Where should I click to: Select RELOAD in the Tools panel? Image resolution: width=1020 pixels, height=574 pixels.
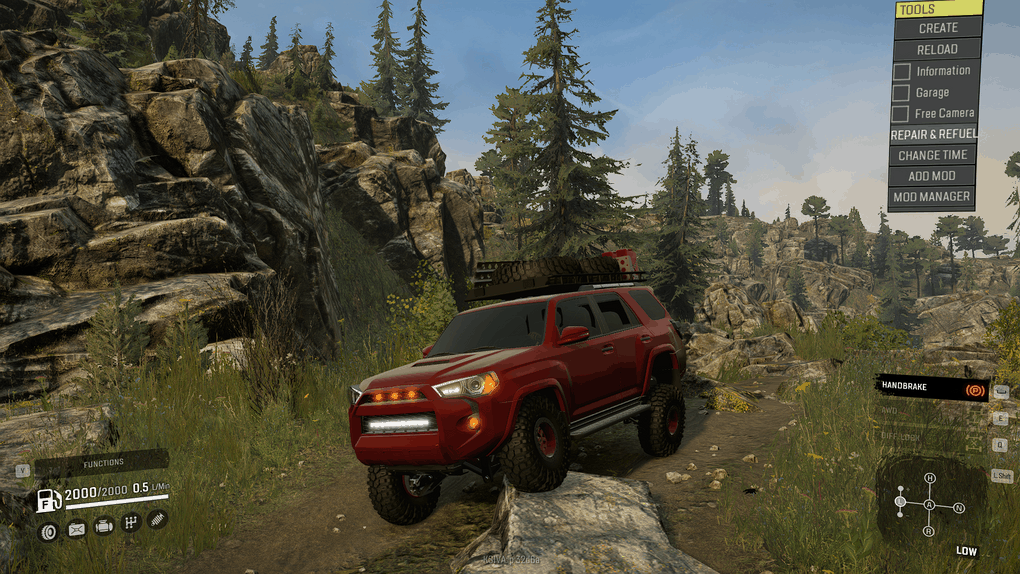[936, 49]
